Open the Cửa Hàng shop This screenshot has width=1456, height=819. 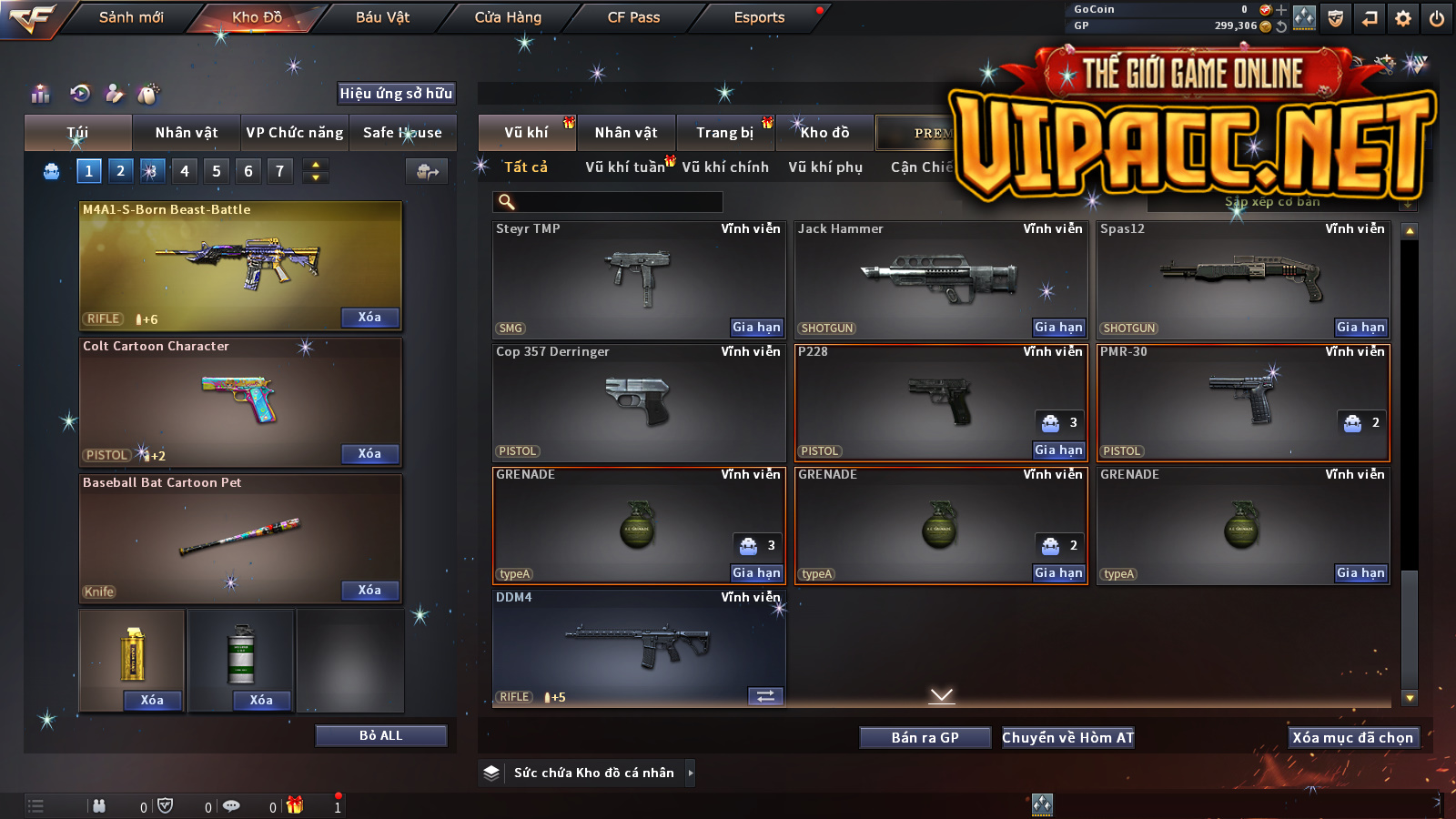coord(508,17)
